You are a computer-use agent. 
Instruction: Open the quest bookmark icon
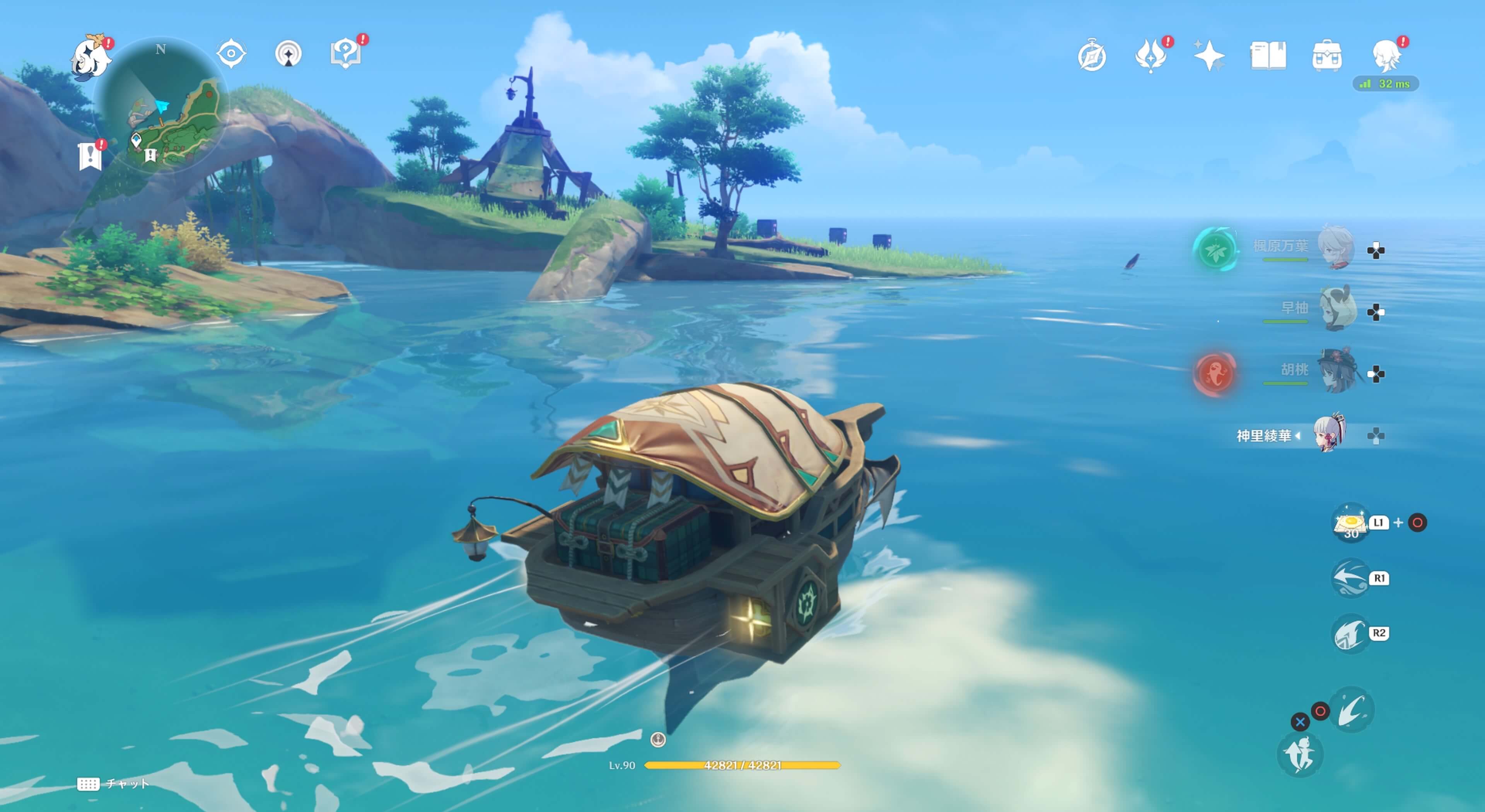(x=90, y=156)
